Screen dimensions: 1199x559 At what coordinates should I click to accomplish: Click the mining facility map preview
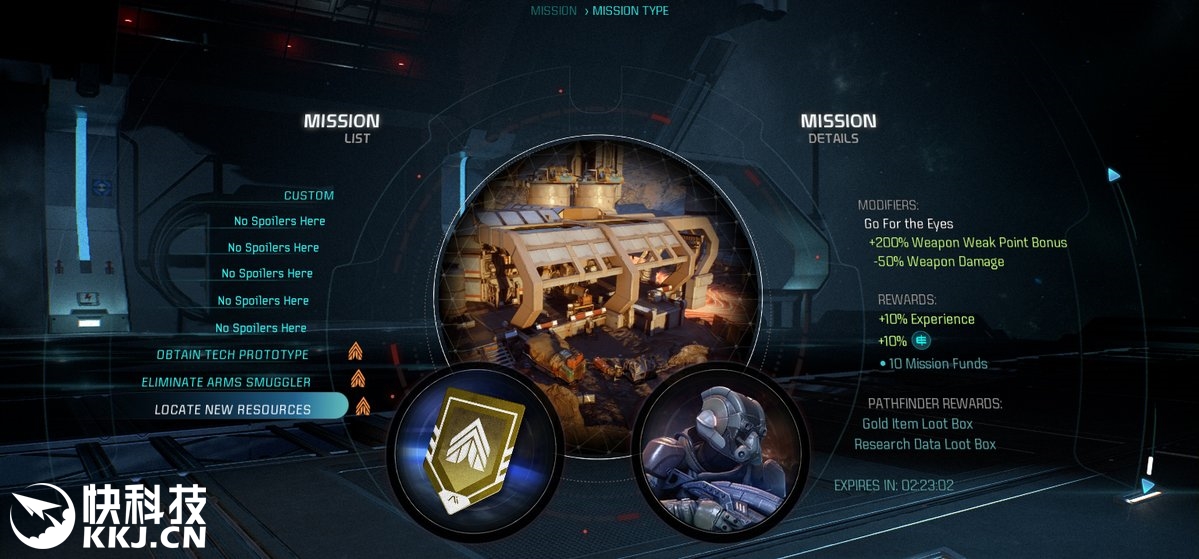click(x=597, y=270)
